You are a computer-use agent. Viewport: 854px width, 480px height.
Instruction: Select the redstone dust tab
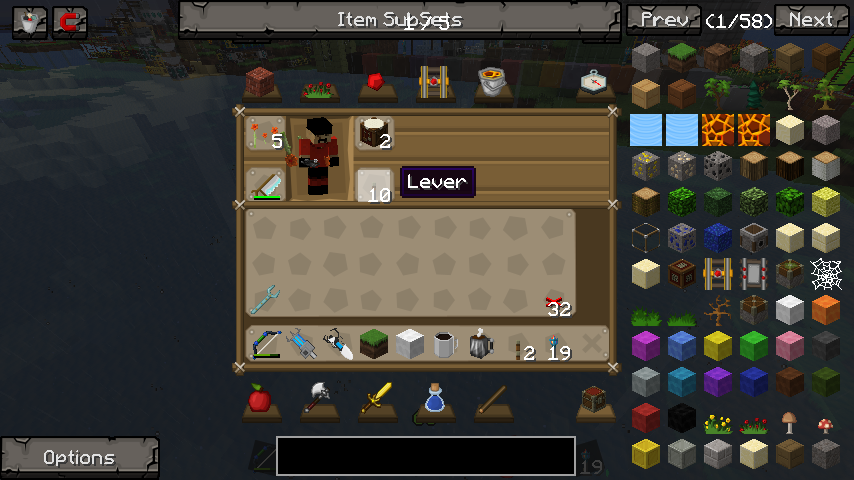(x=376, y=82)
